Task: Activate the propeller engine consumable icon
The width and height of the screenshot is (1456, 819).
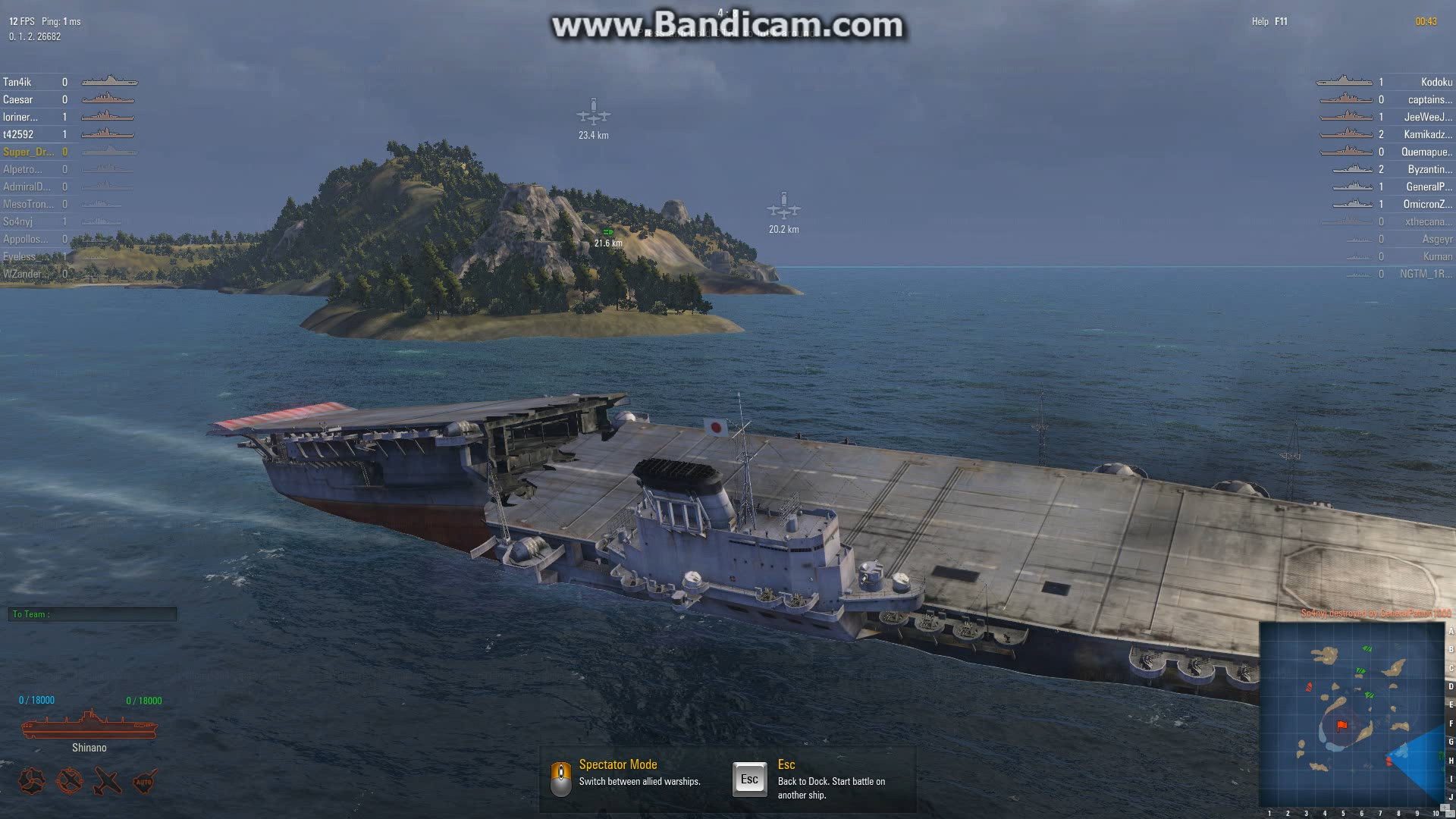Action: pos(32,781)
